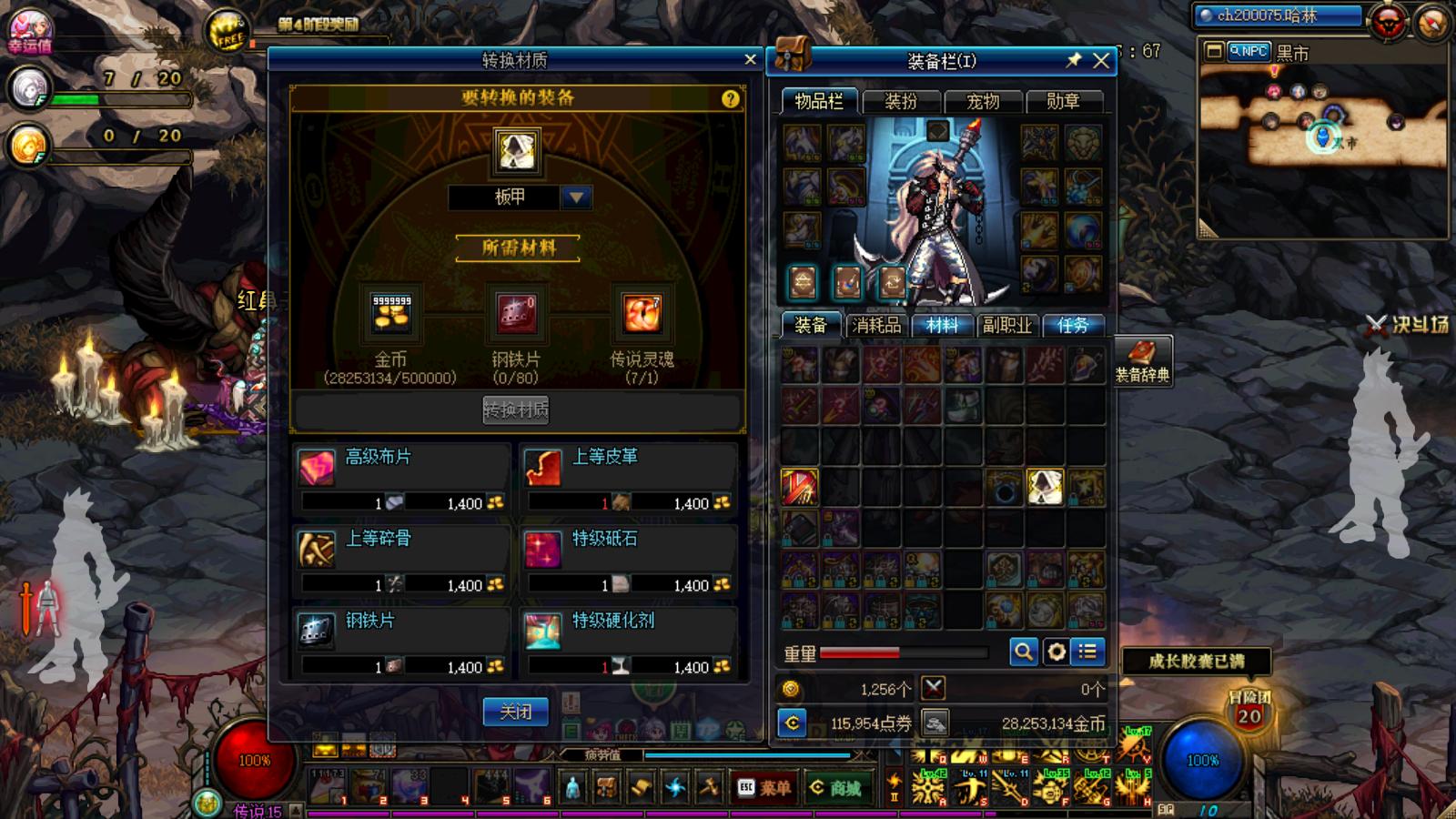Pin the 装备栏 inventory window

click(x=1074, y=60)
